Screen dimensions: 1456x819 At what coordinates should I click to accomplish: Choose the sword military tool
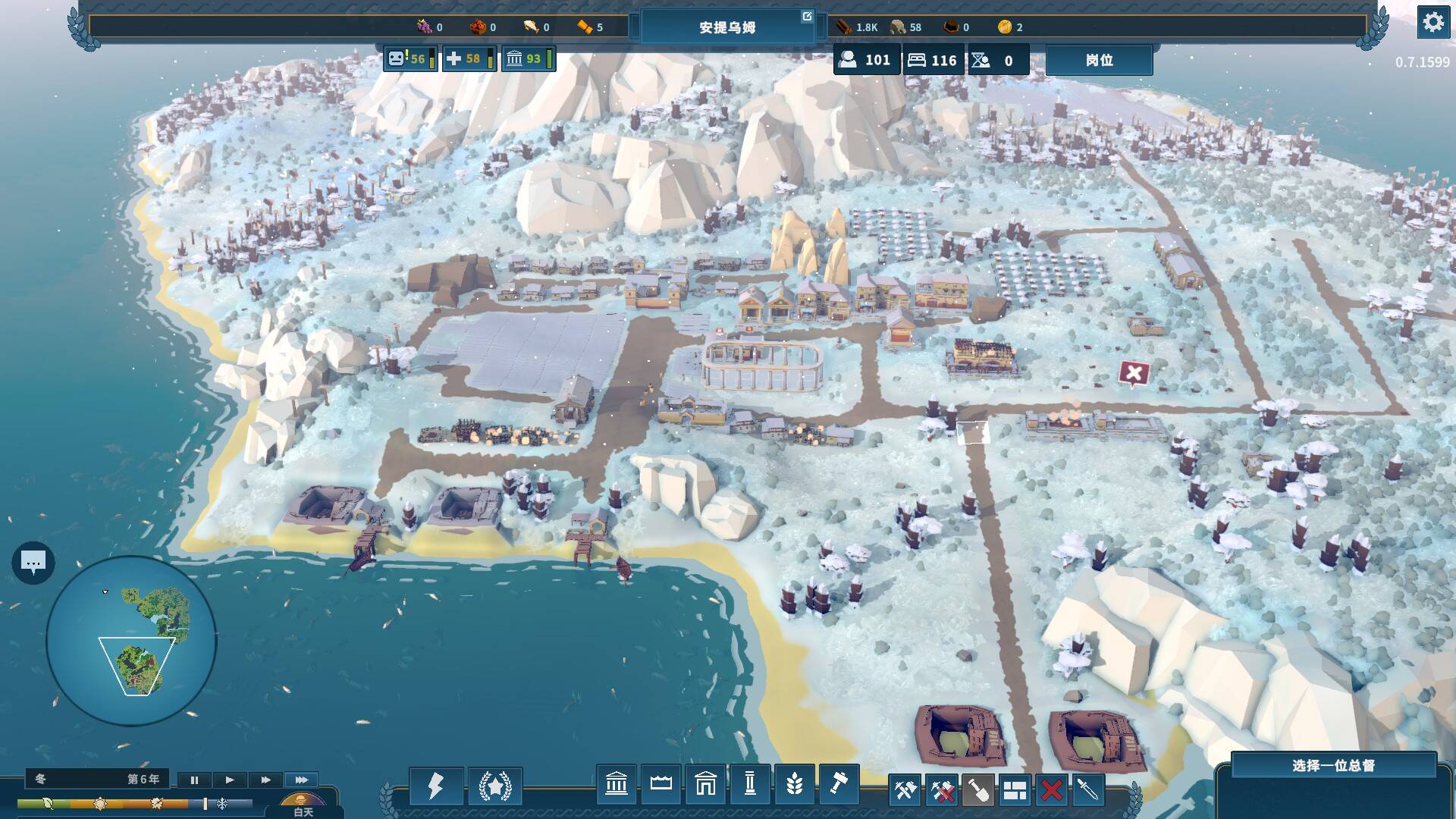(x=1087, y=791)
